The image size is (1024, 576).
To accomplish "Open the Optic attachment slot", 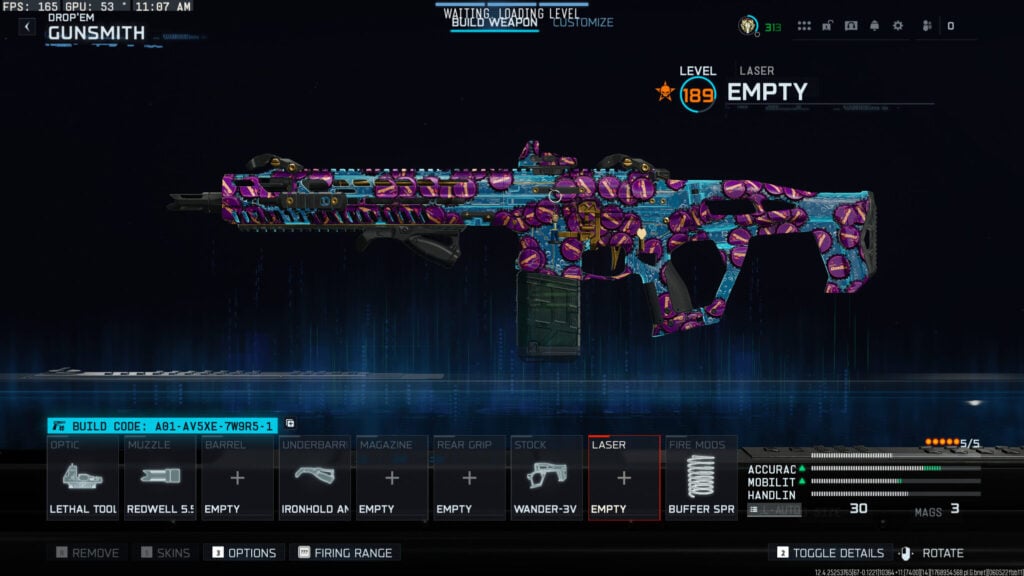I will (x=83, y=477).
